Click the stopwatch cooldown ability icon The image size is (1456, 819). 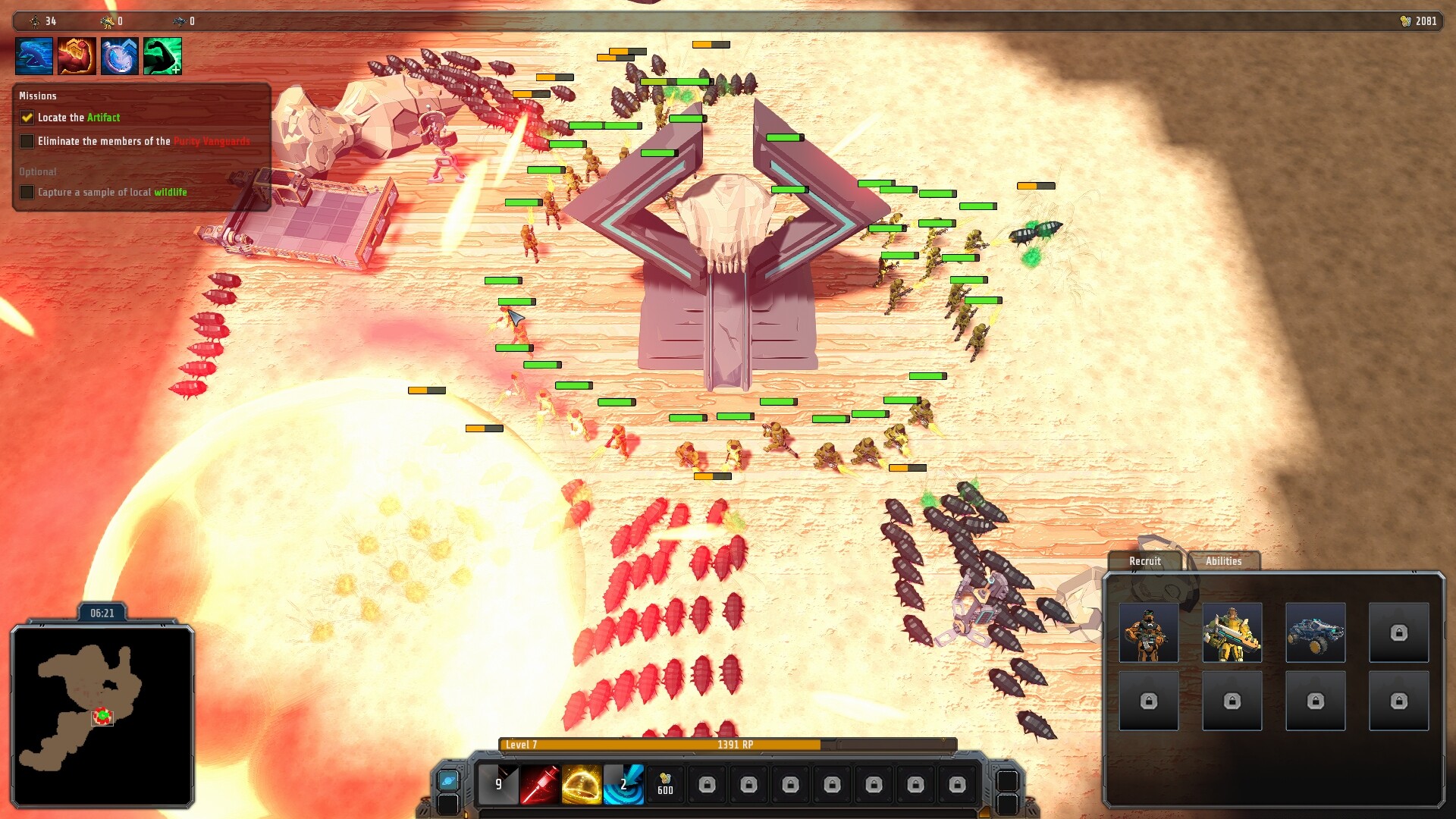(x=119, y=56)
